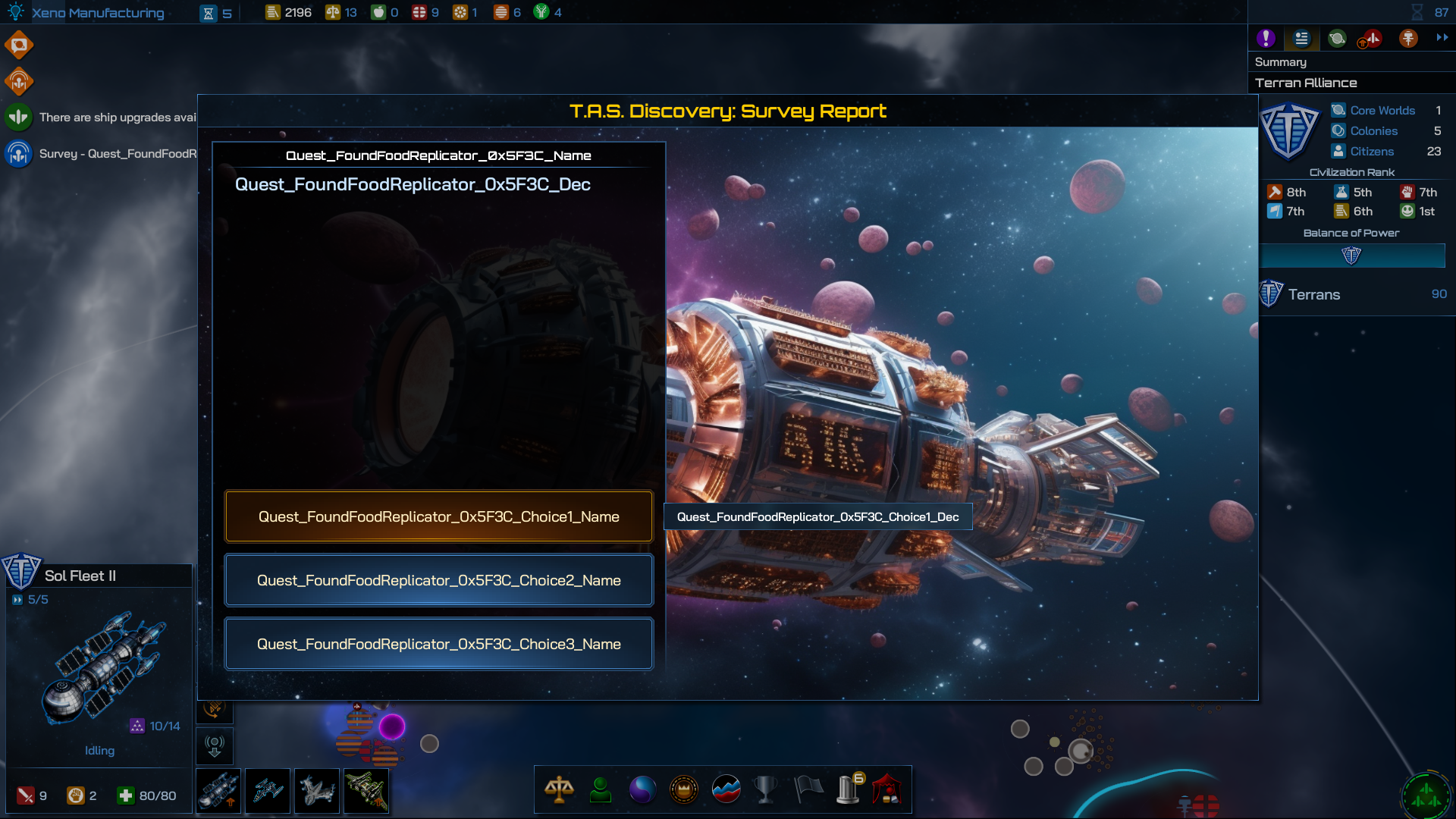Open the purple yin-yang sphere icon

[x=642, y=789]
